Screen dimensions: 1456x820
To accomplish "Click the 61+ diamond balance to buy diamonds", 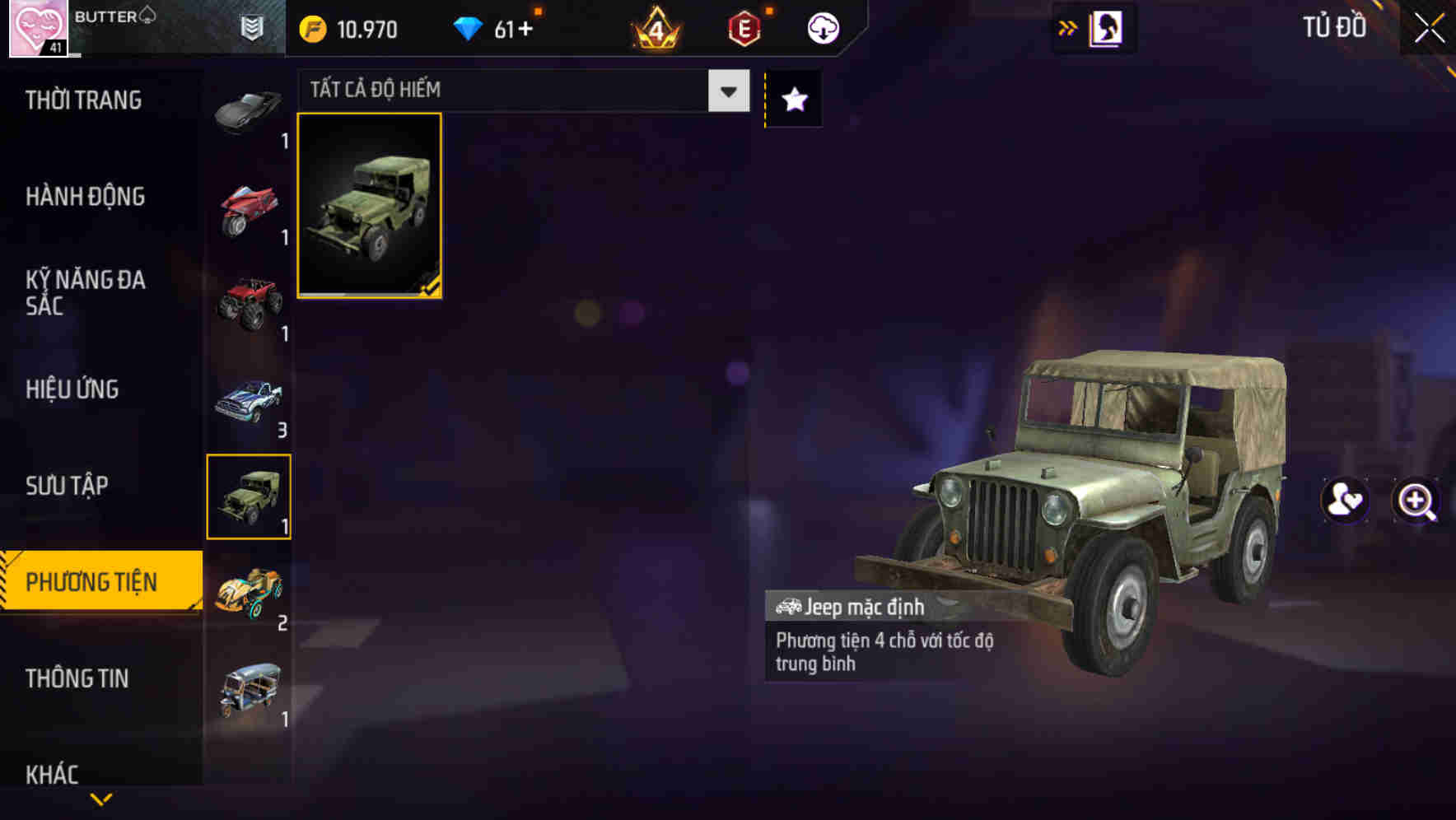I will pyautogui.click(x=502, y=26).
